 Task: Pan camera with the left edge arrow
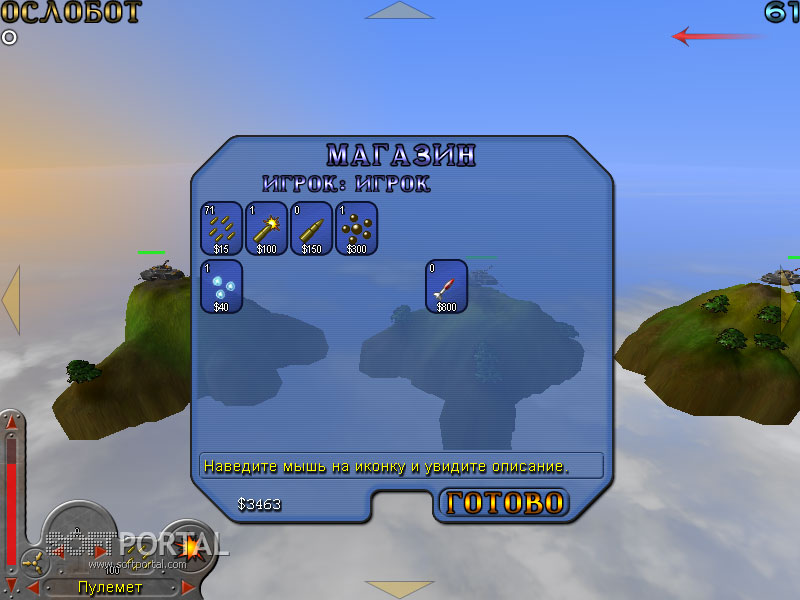tap(10, 299)
